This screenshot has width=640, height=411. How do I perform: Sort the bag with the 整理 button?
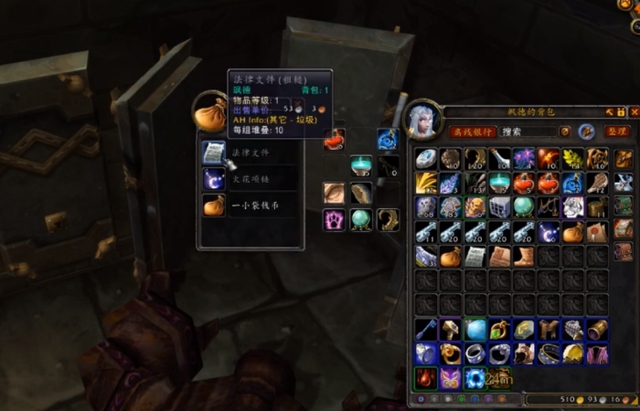click(617, 131)
